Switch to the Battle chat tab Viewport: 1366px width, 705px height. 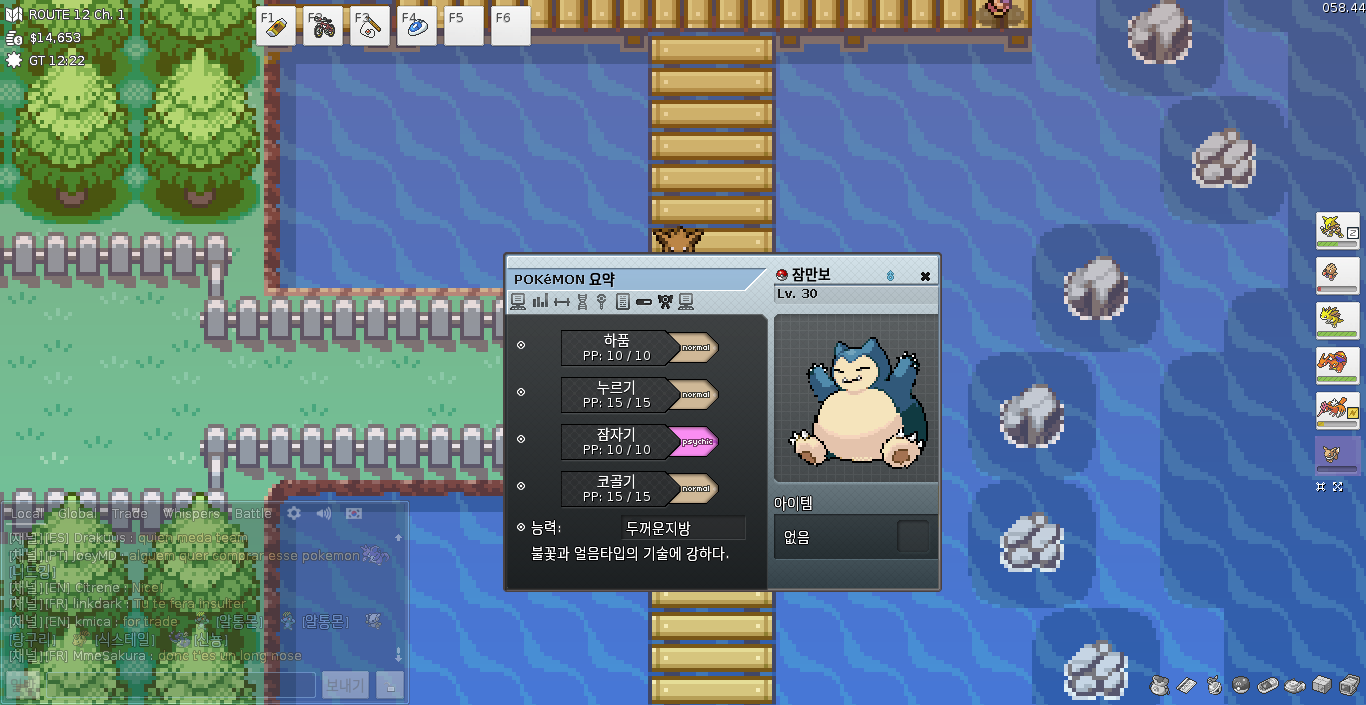coord(253,514)
